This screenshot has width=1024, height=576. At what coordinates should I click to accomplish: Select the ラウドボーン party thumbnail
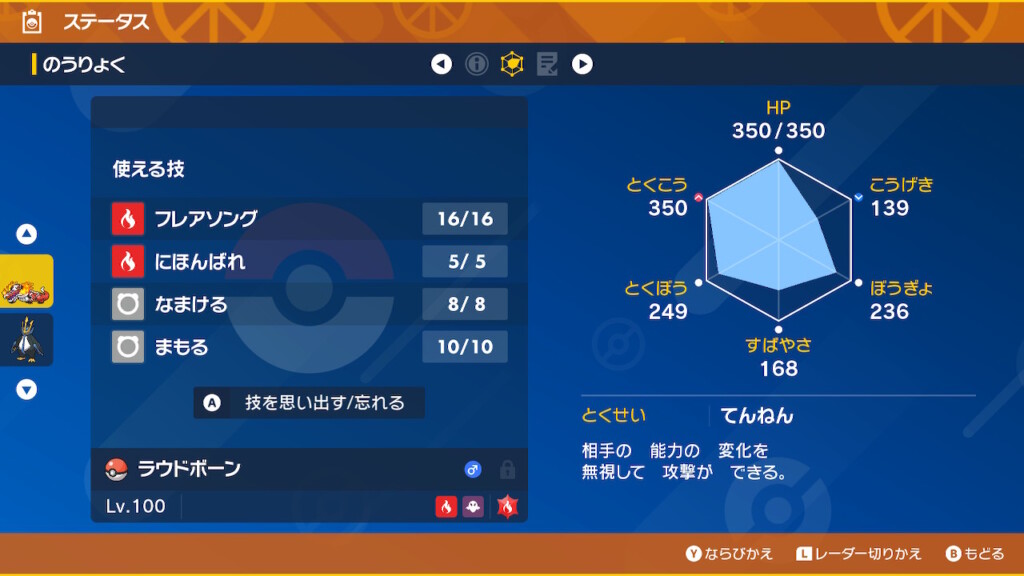coord(27,281)
